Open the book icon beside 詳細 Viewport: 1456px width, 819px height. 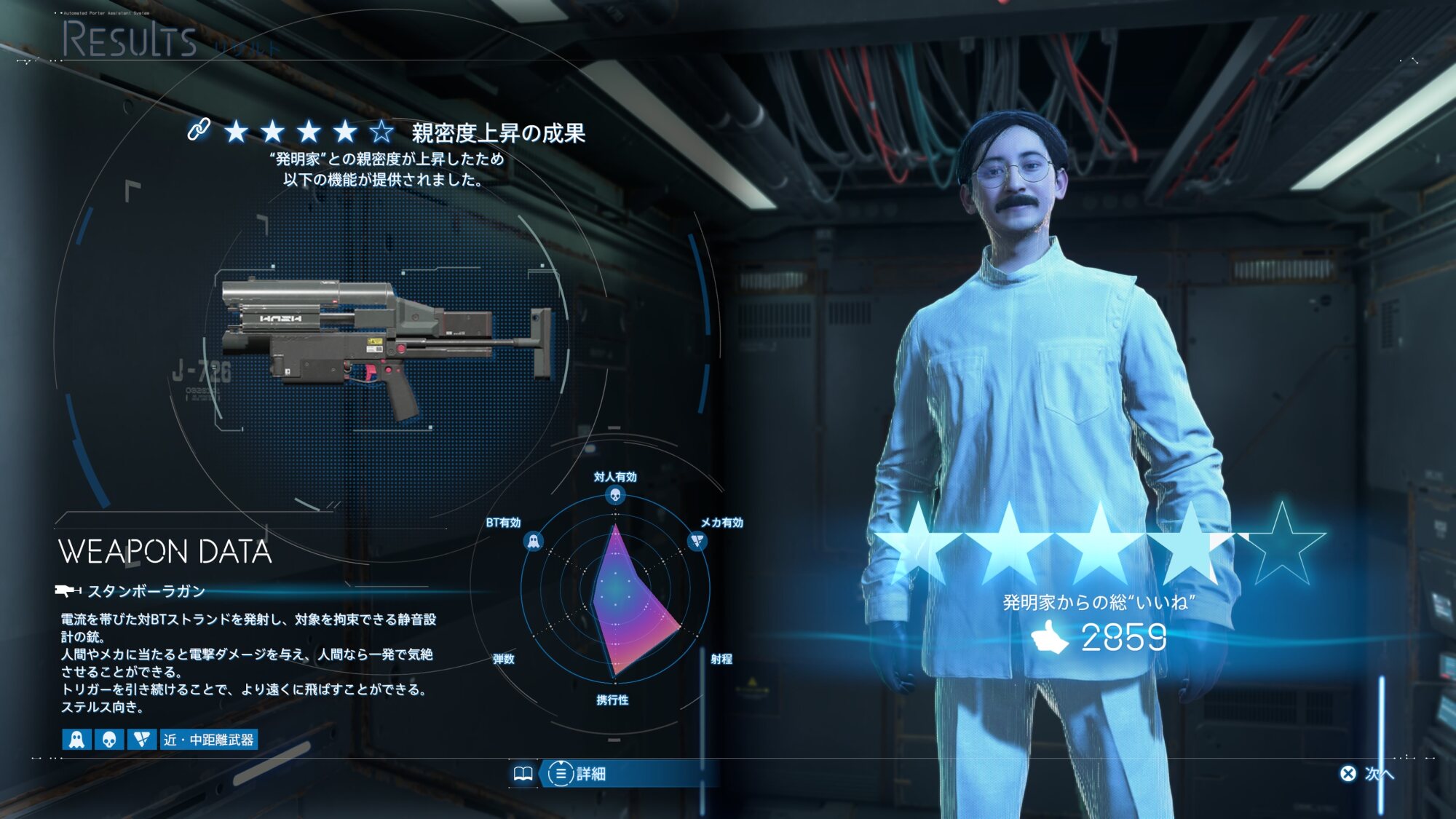523,773
